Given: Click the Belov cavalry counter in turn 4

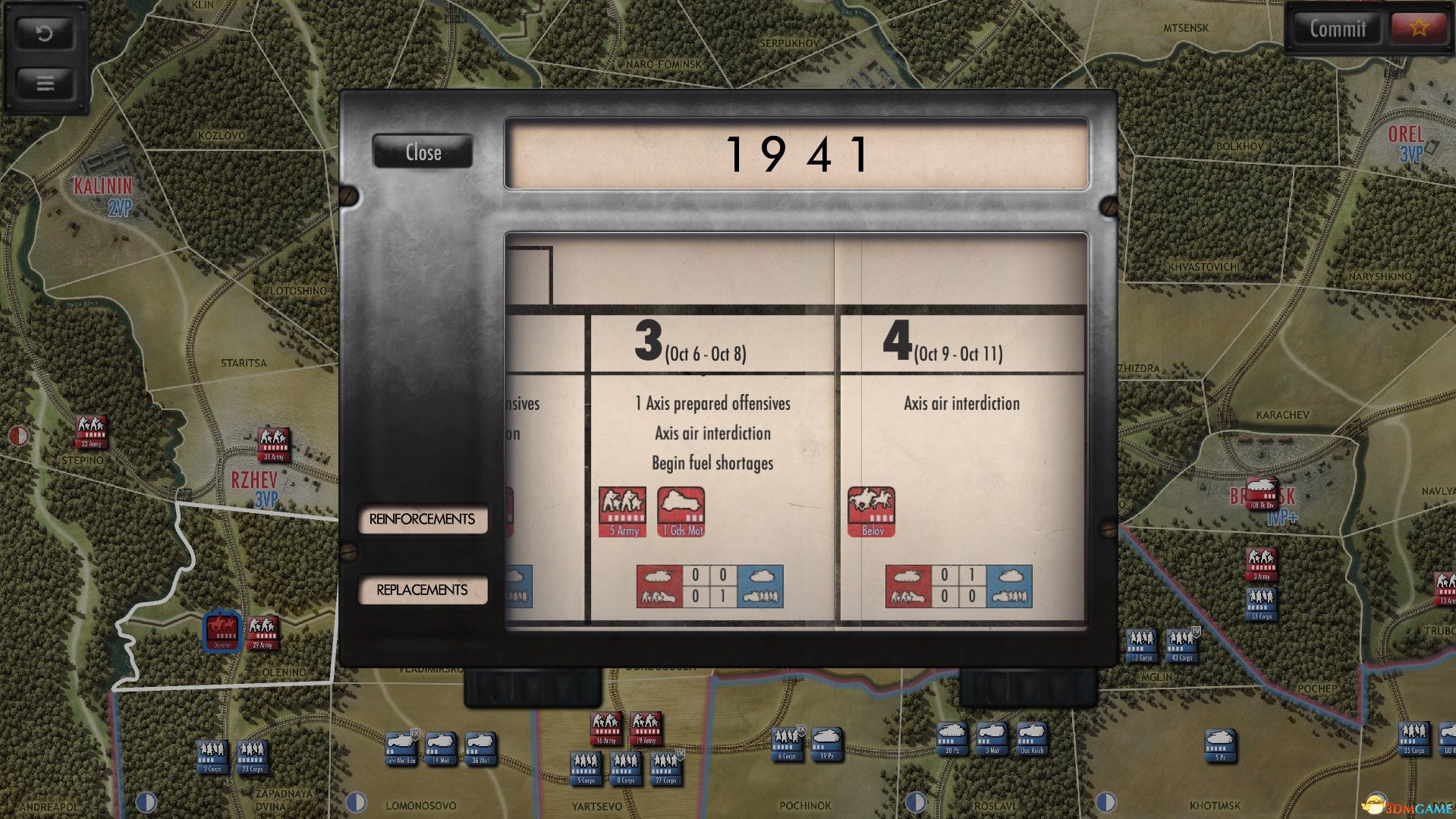Looking at the screenshot, I should pyautogui.click(x=871, y=509).
